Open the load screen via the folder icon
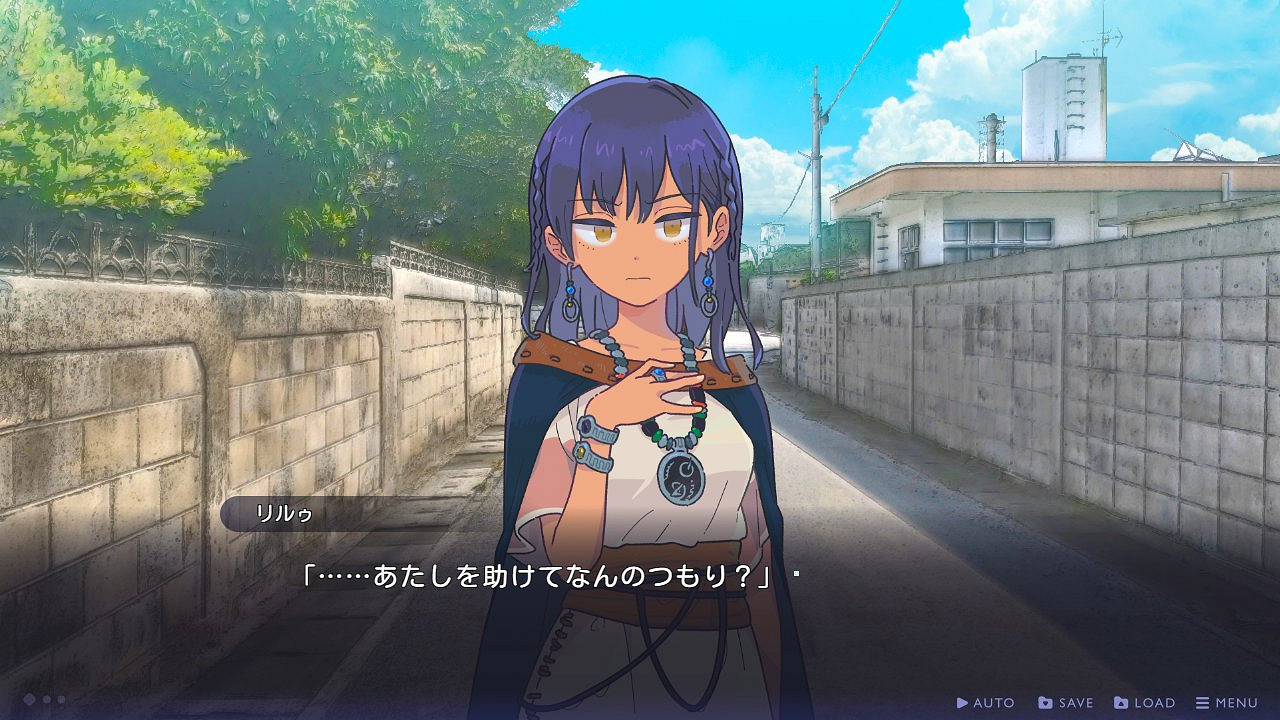 point(1118,702)
